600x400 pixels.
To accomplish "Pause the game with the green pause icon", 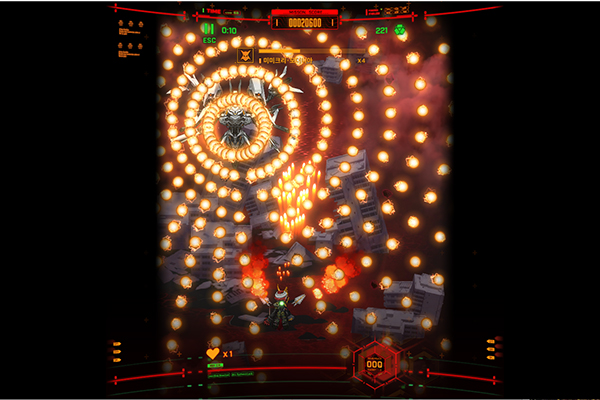I will coord(209,29).
